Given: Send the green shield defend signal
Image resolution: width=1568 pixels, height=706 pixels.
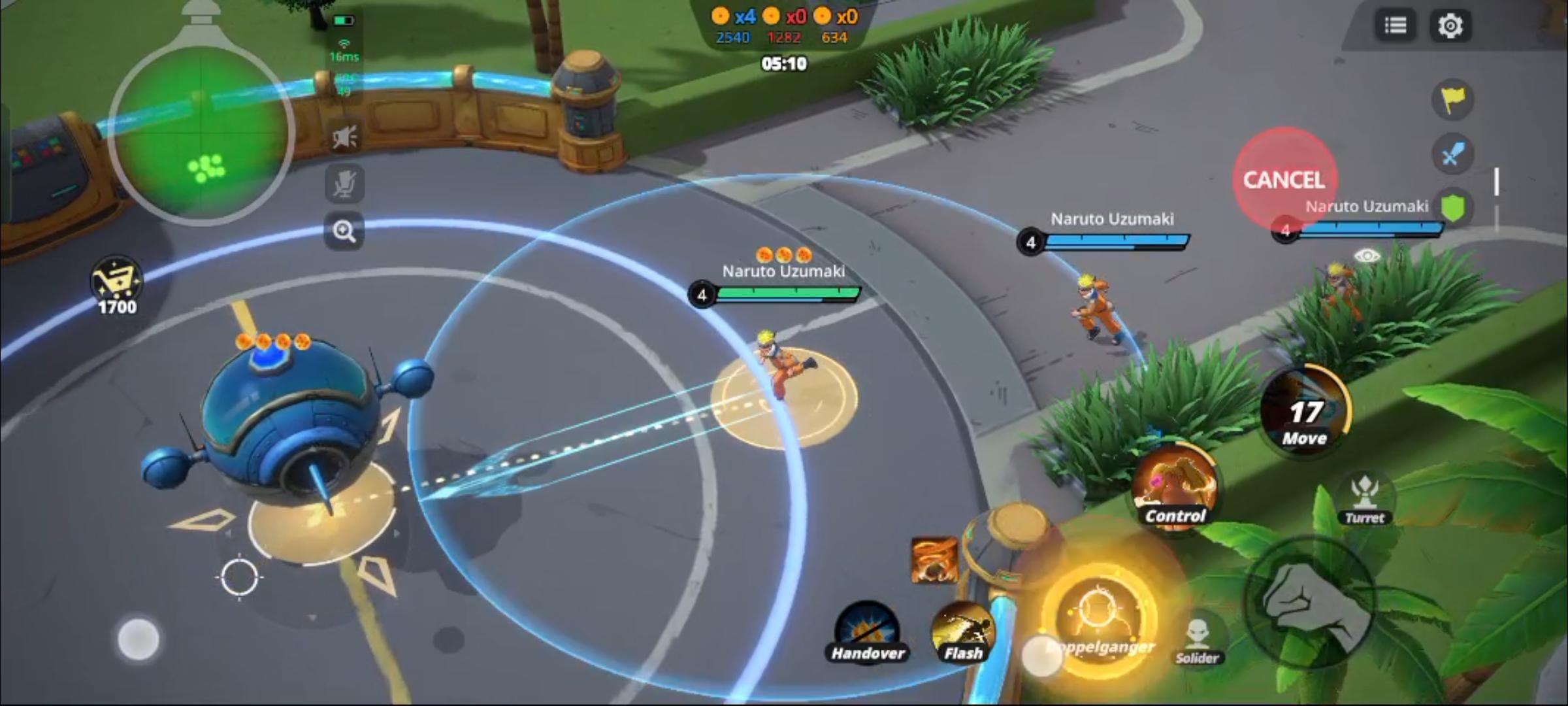Looking at the screenshot, I should [x=1454, y=207].
